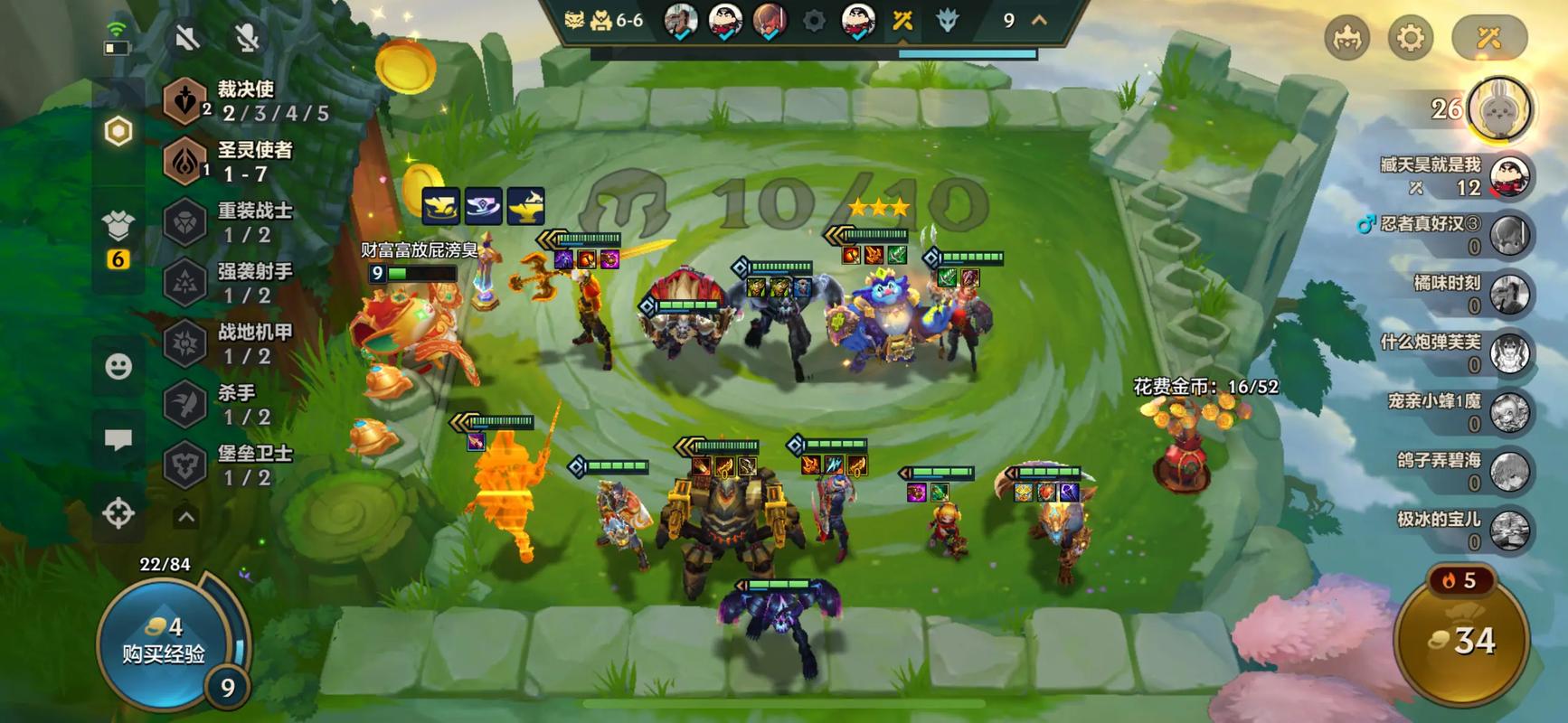This screenshot has height=723, width=1568.
Task: Tap the crosshair icon on left sidebar
Action: pos(118,513)
